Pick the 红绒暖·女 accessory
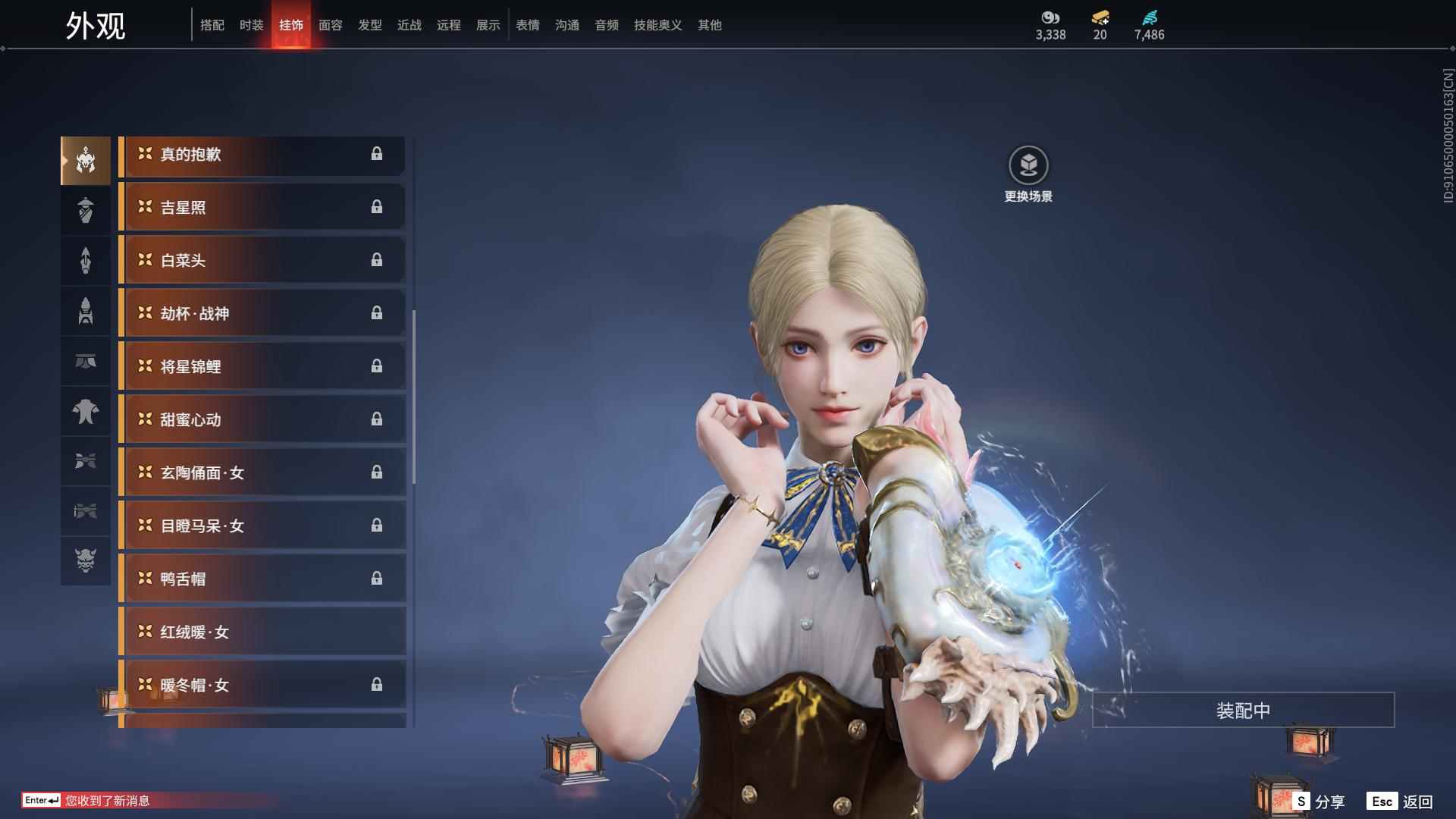This screenshot has height=819, width=1456. click(x=262, y=632)
